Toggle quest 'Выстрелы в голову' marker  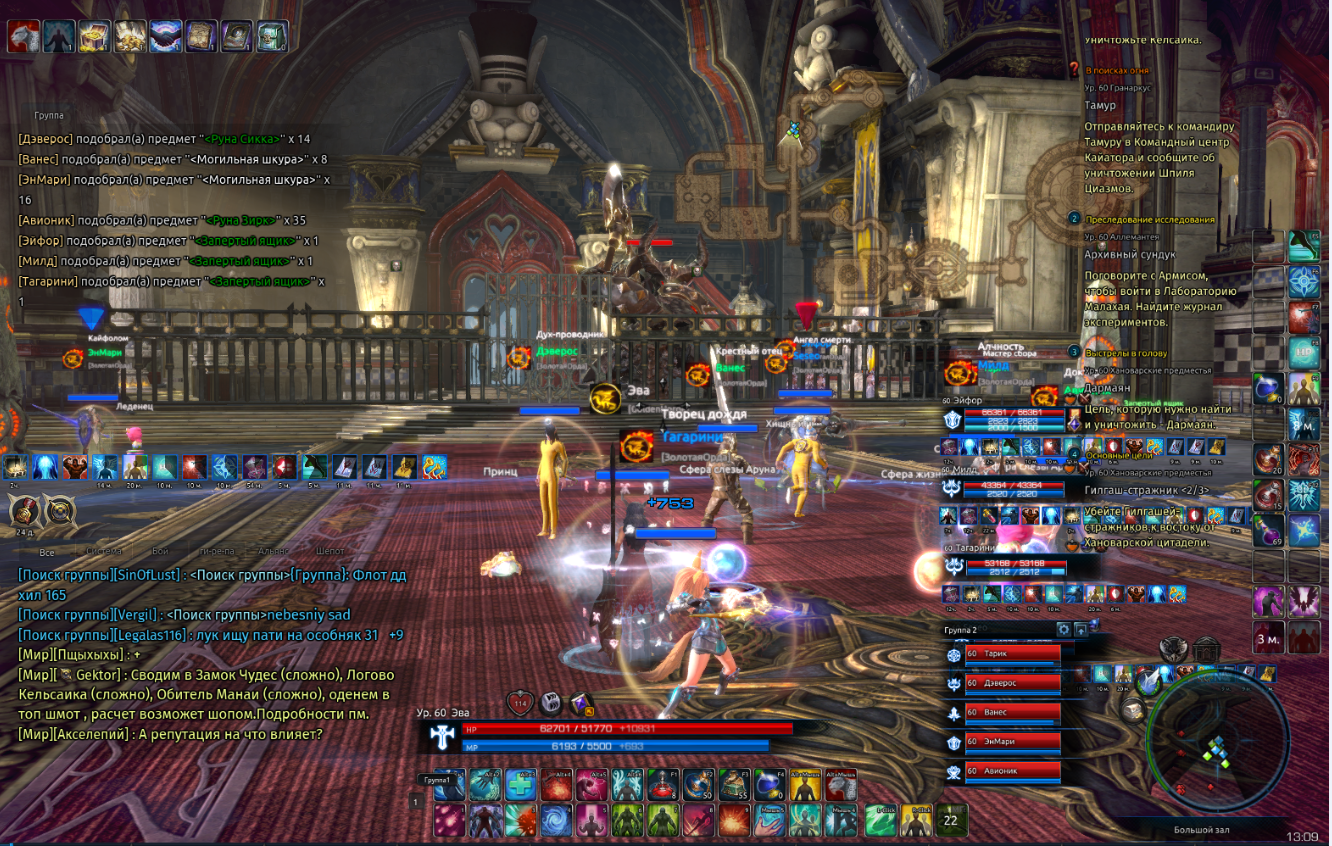tap(1073, 351)
